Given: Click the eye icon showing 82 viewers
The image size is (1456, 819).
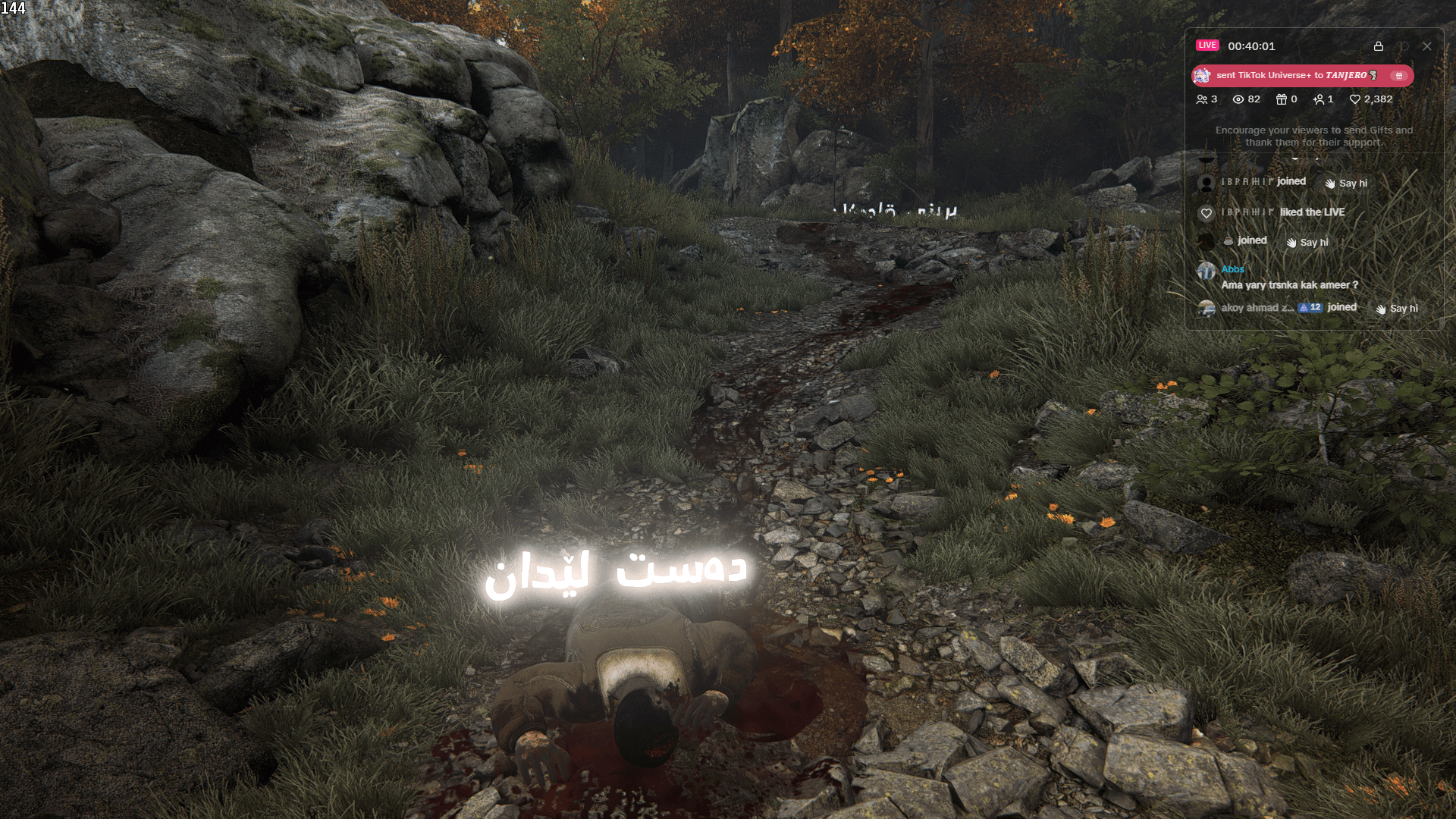Looking at the screenshot, I should click(x=1240, y=99).
